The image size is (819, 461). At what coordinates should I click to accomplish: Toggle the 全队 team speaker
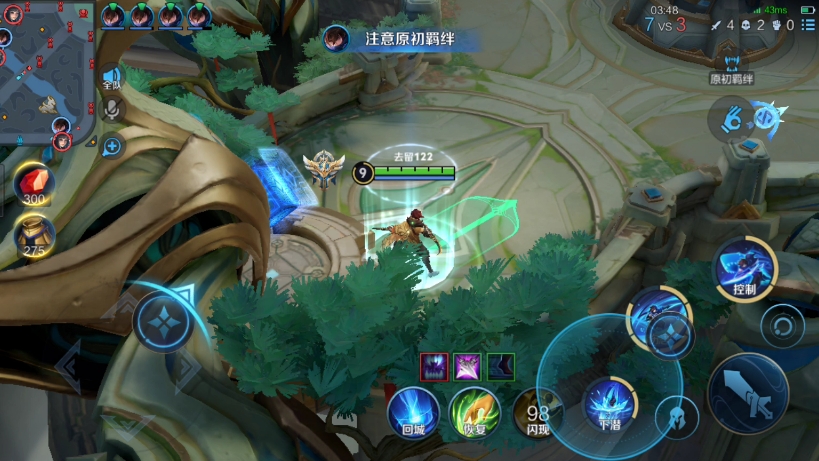[x=111, y=77]
